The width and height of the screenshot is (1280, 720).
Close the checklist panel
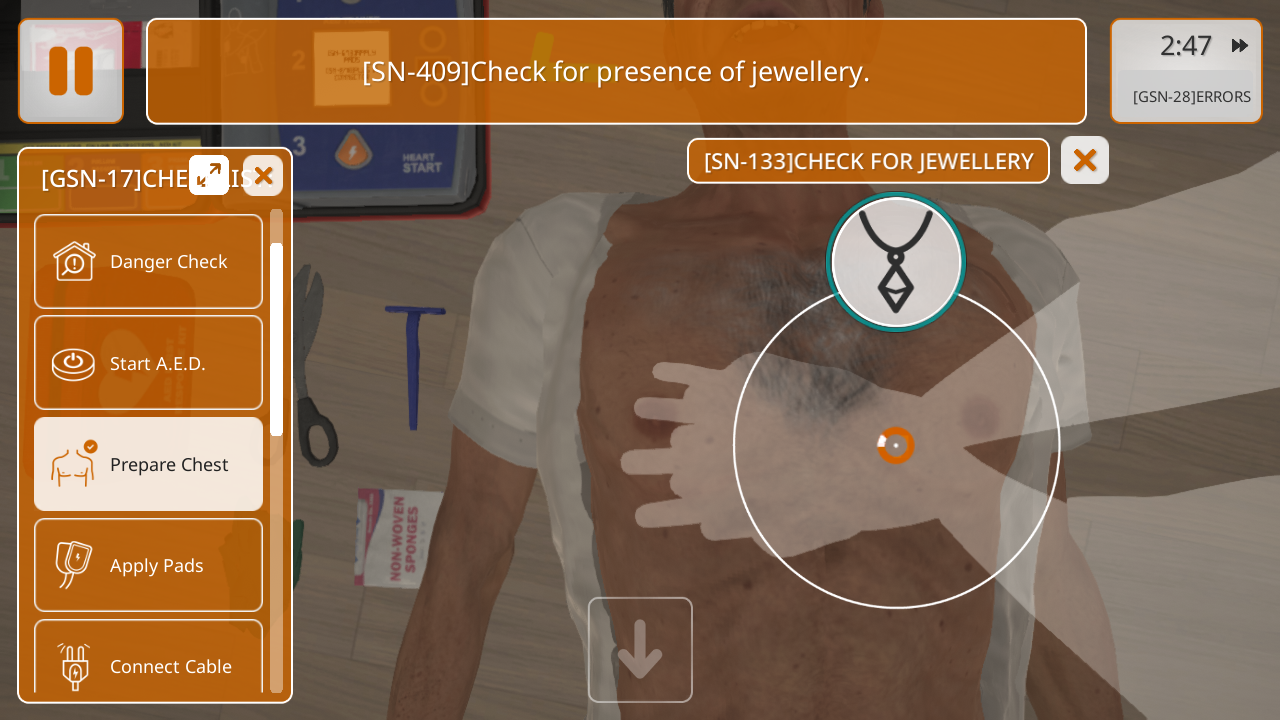point(263,176)
